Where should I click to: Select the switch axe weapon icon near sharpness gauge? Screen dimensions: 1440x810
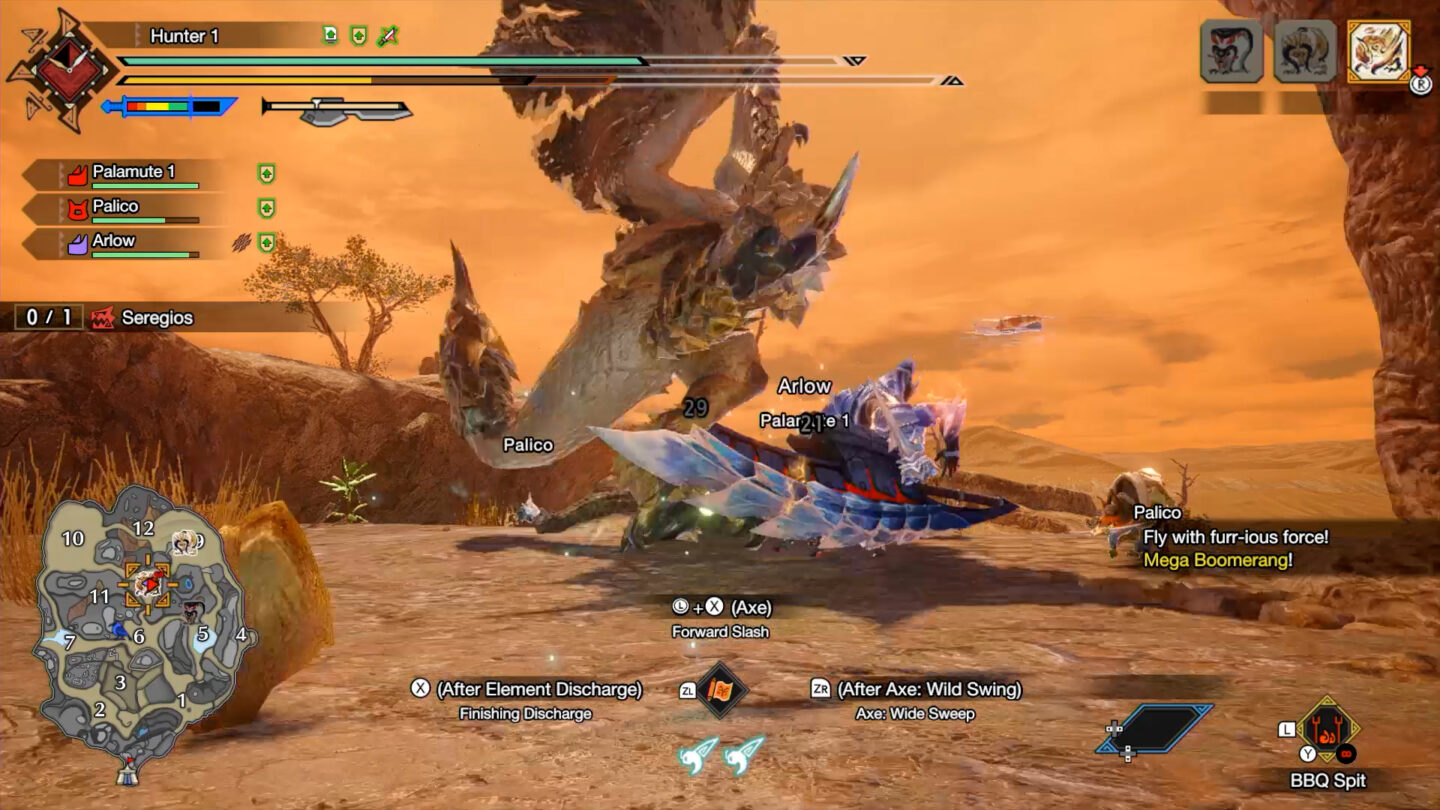click(335, 106)
